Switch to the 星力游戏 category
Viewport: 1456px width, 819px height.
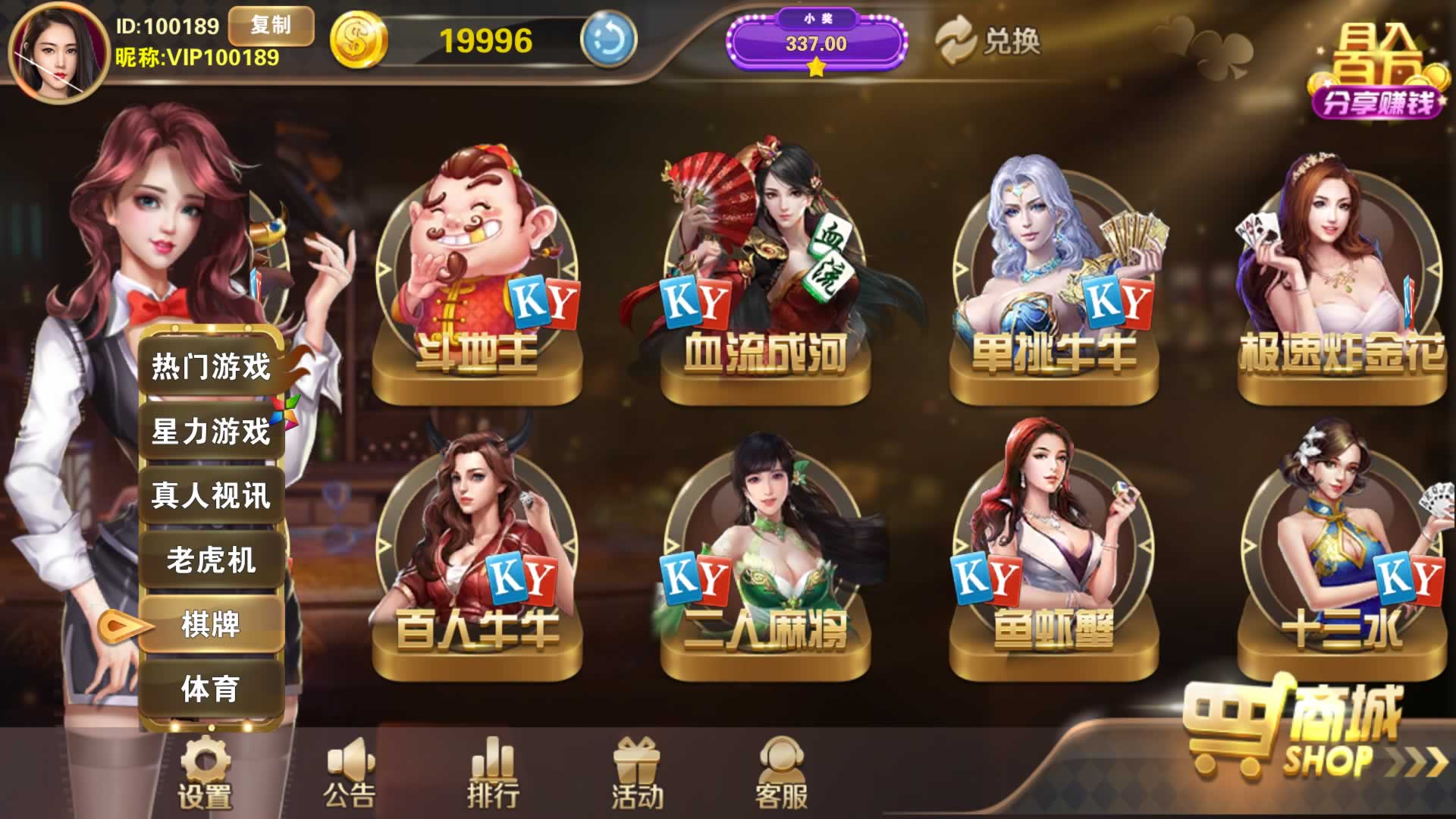click(x=211, y=431)
